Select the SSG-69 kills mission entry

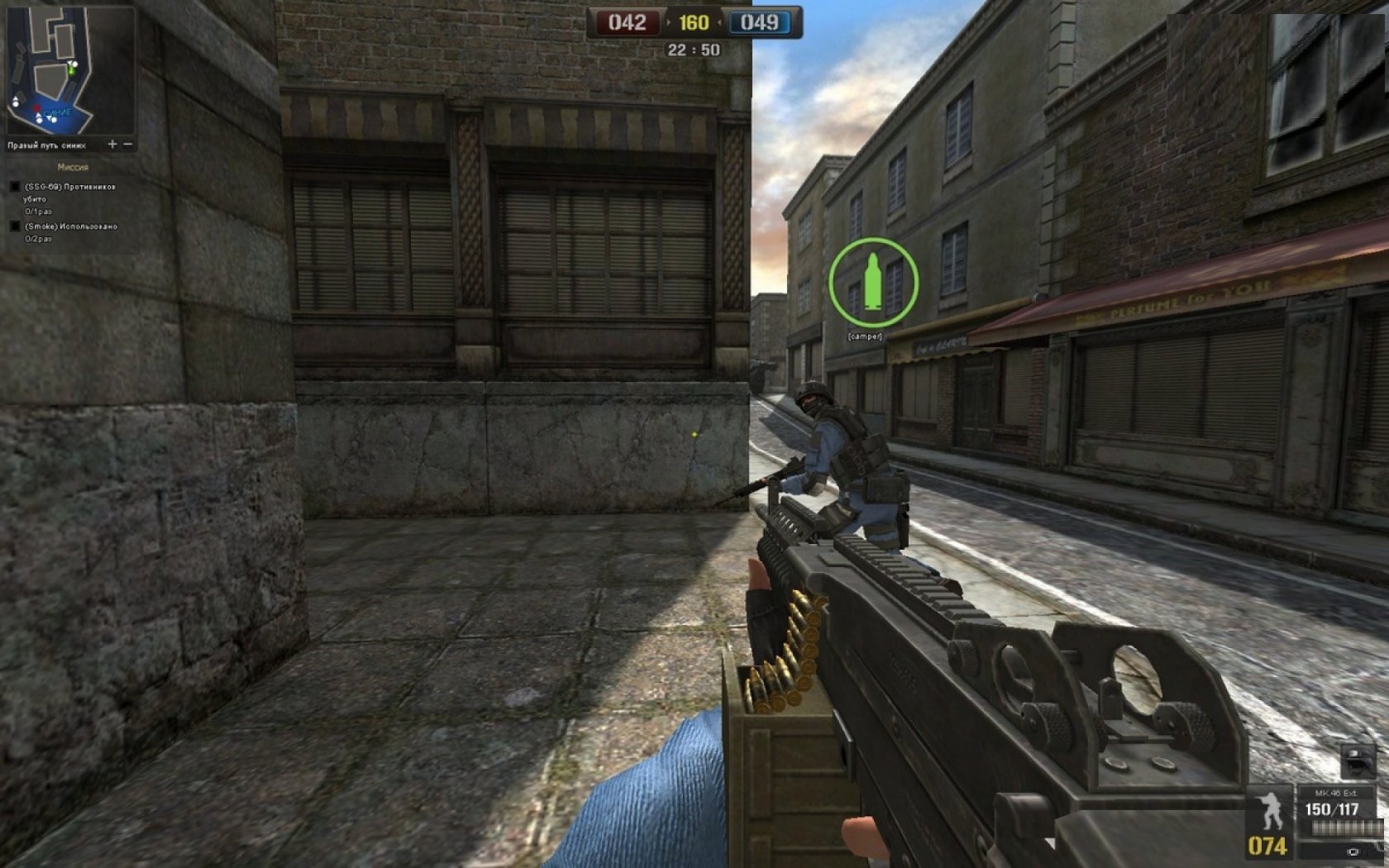[69, 188]
